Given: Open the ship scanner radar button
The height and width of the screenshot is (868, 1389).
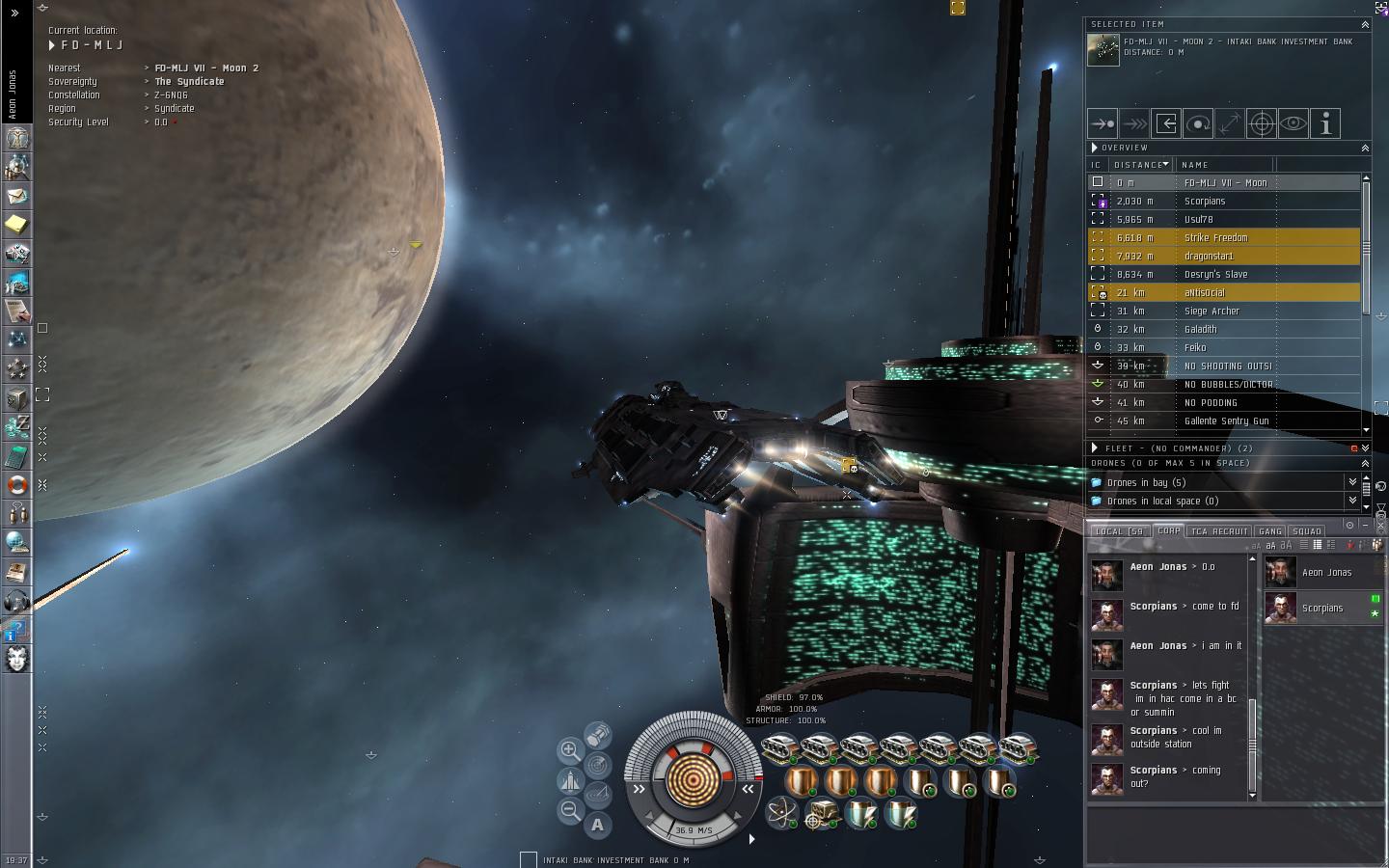Looking at the screenshot, I should pyautogui.click(x=598, y=766).
